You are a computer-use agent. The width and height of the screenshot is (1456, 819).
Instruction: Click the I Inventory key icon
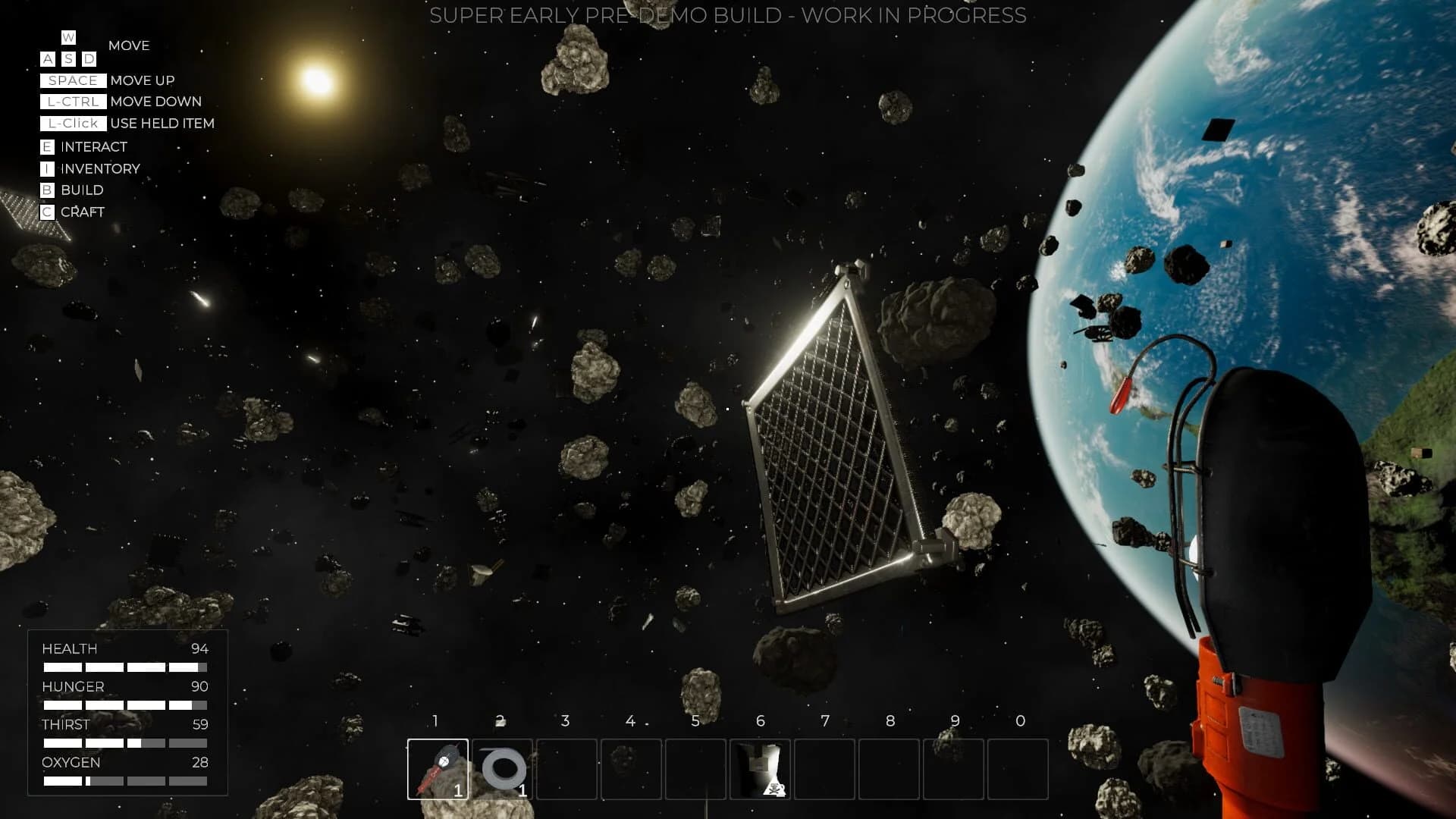coord(47,168)
